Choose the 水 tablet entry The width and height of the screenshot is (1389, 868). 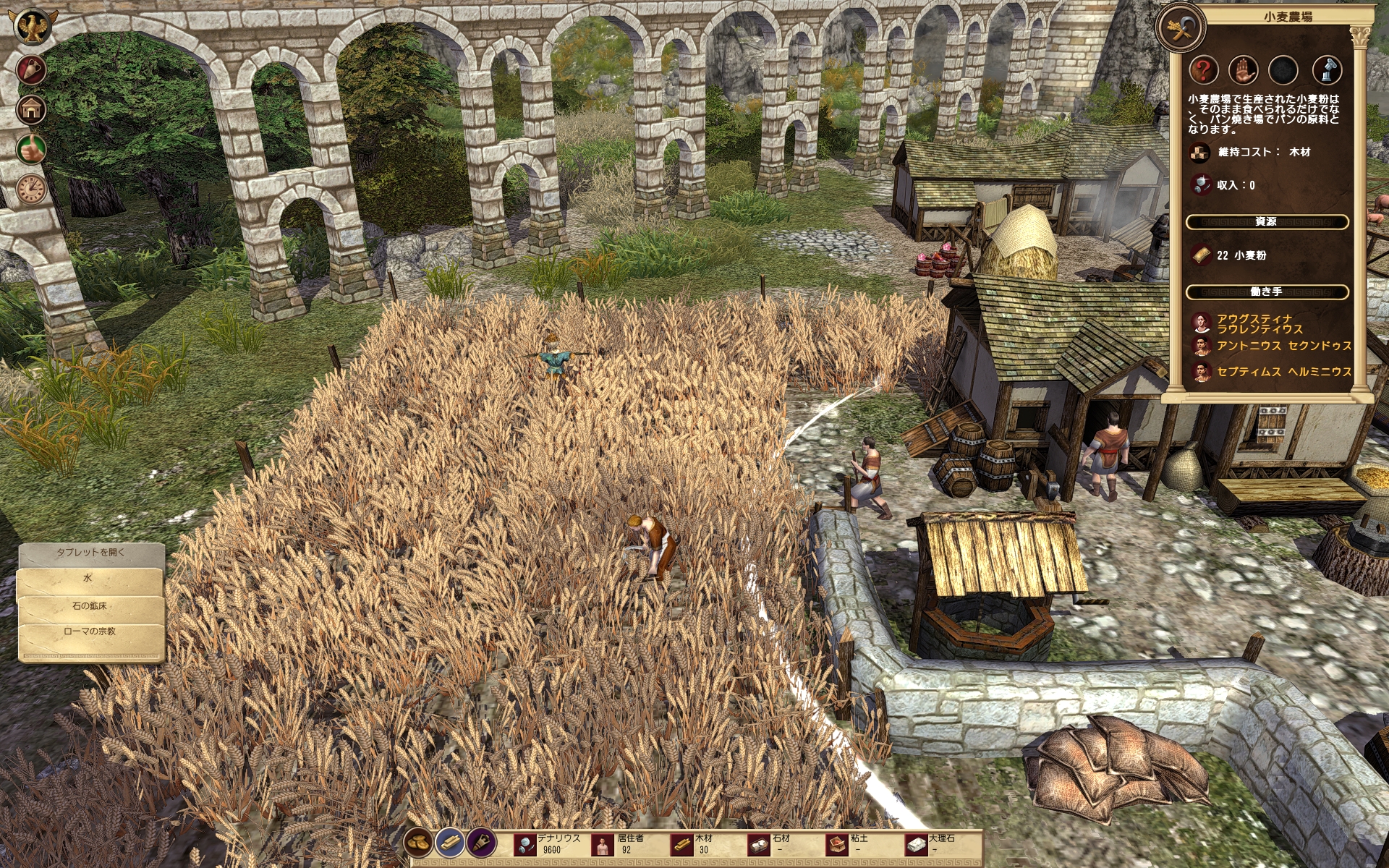coord(89,579)
